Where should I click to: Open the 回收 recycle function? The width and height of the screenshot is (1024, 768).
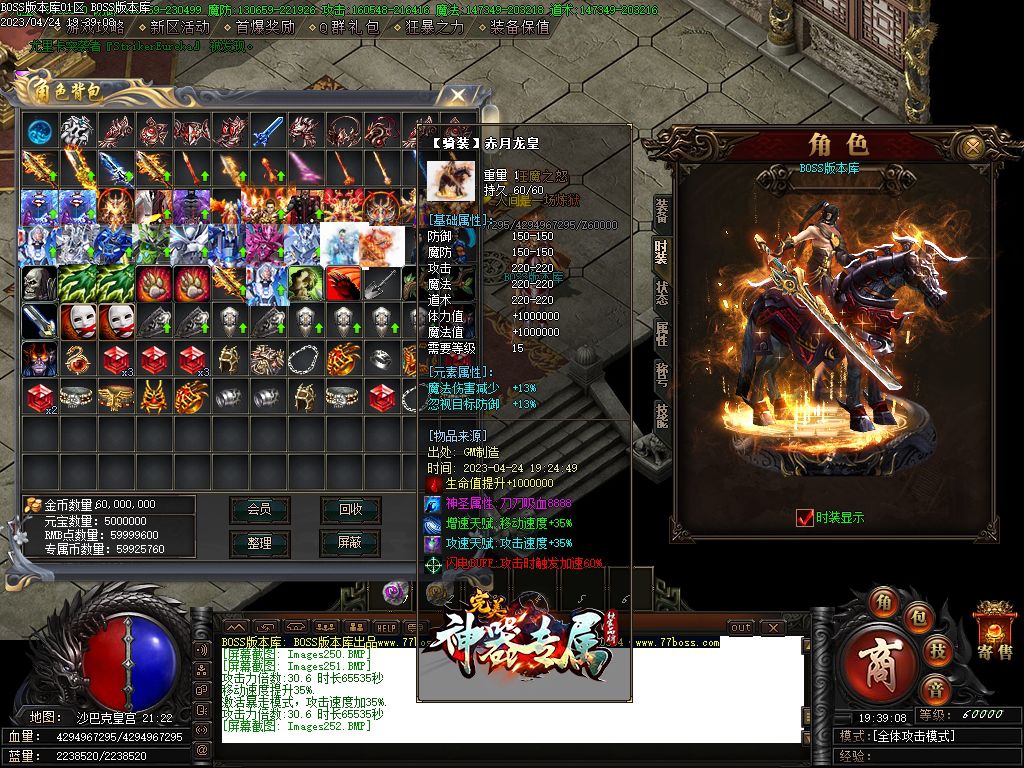[x=350, y=509]
